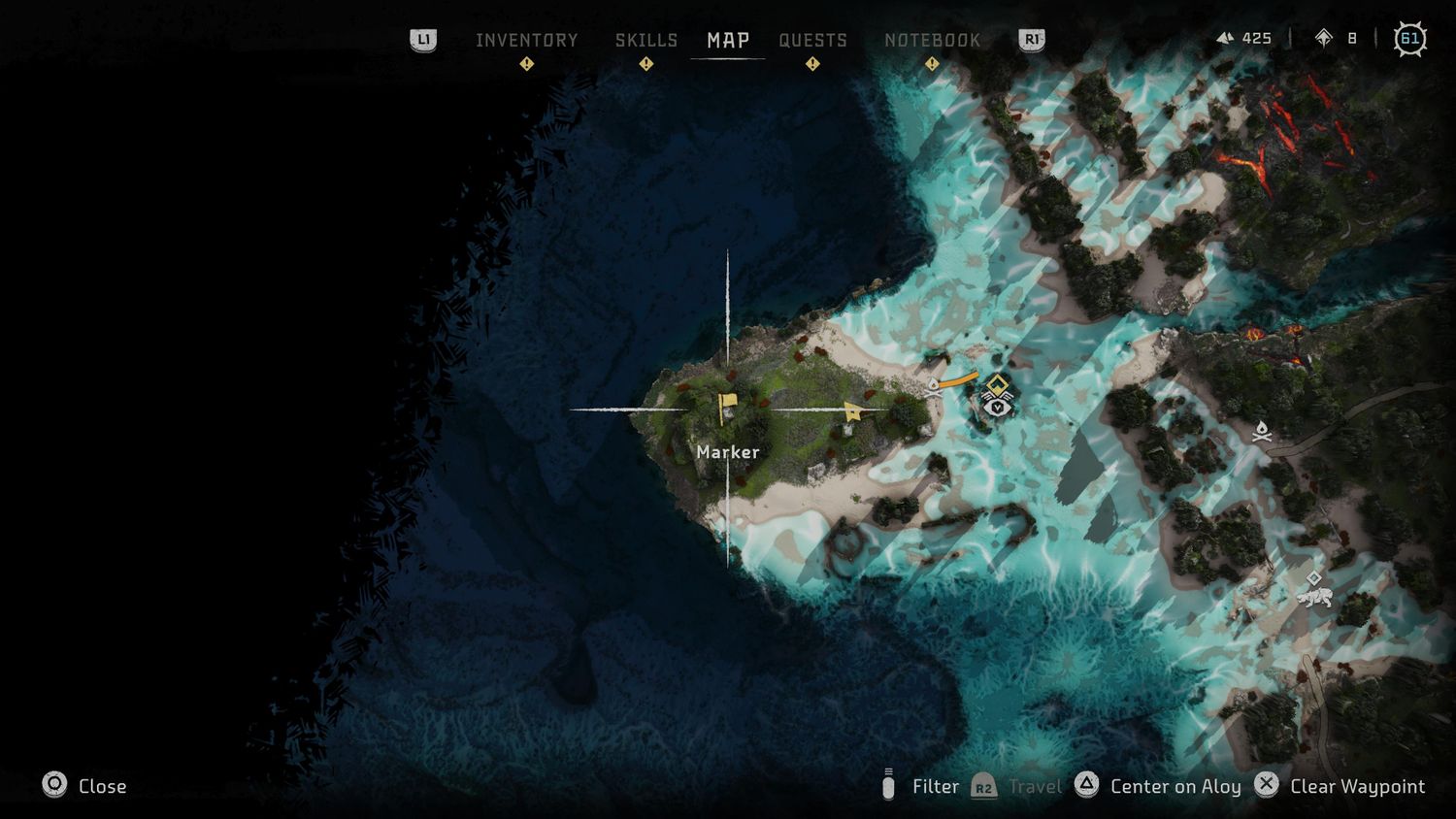This screenshot has width=1456, height=819.
Task: Open the map Filter options
Action: point(920,786)
